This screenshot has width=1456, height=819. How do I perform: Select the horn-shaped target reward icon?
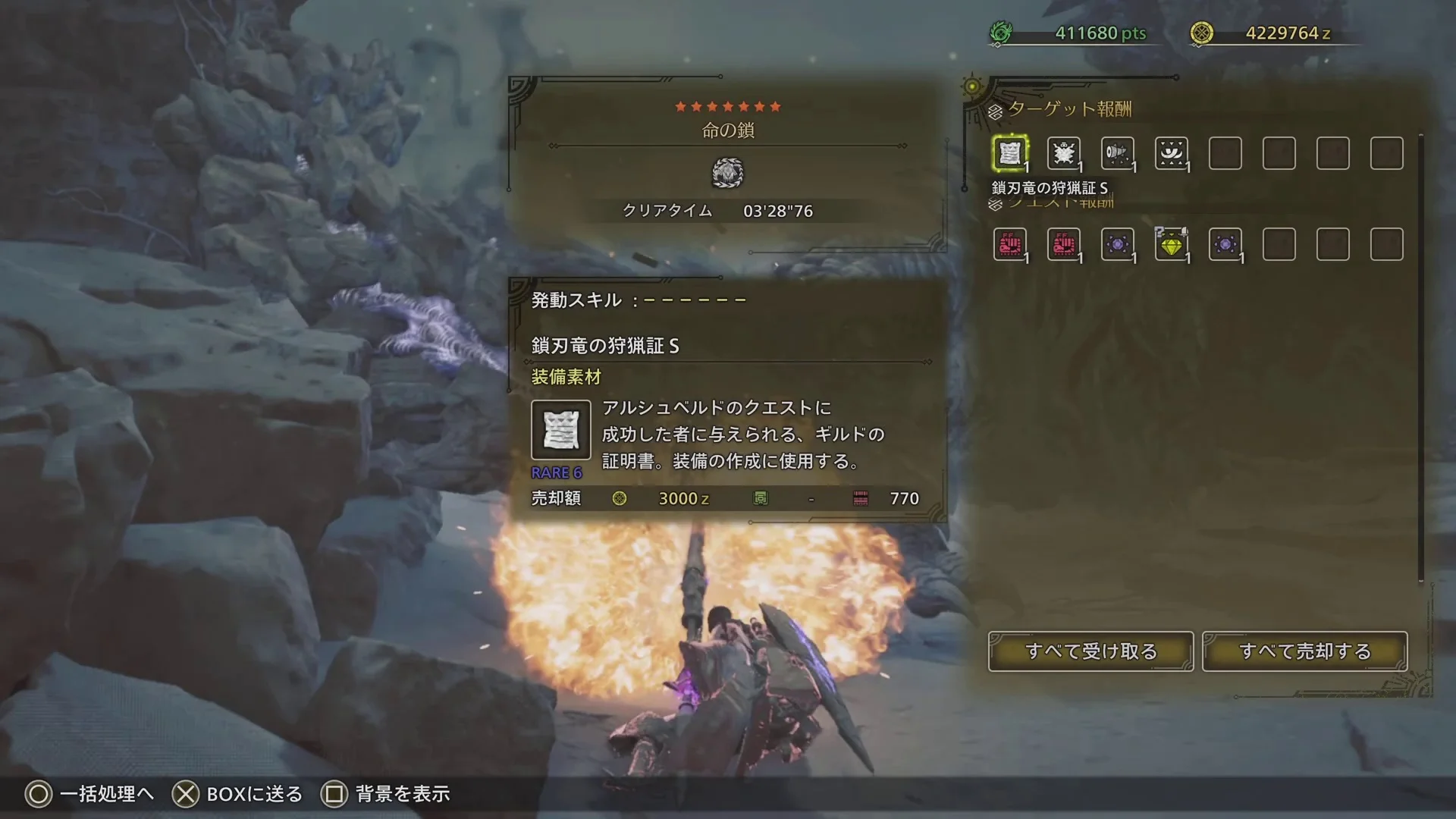pos(1118,152)
